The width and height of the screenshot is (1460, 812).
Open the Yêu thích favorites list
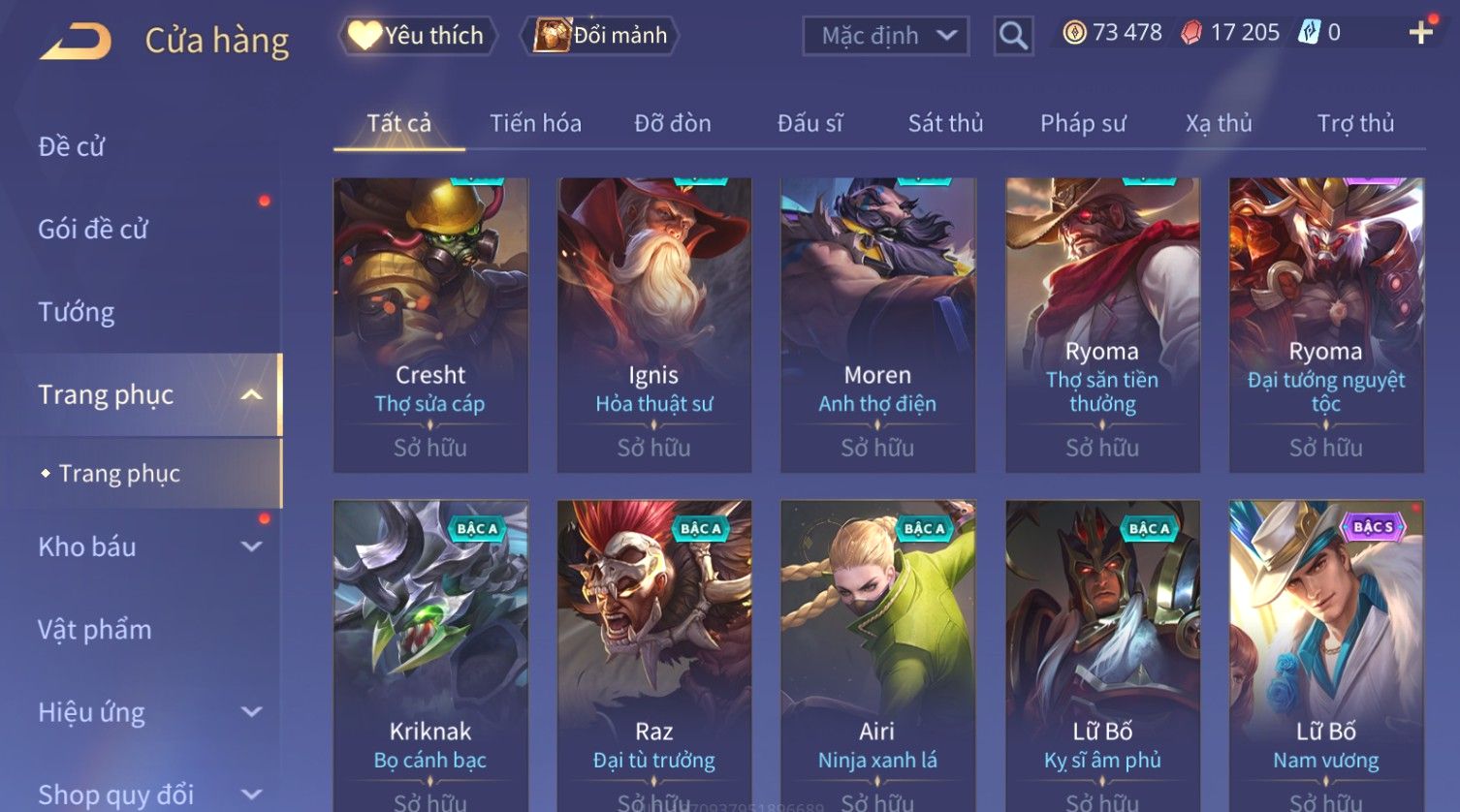pos(417,36)
